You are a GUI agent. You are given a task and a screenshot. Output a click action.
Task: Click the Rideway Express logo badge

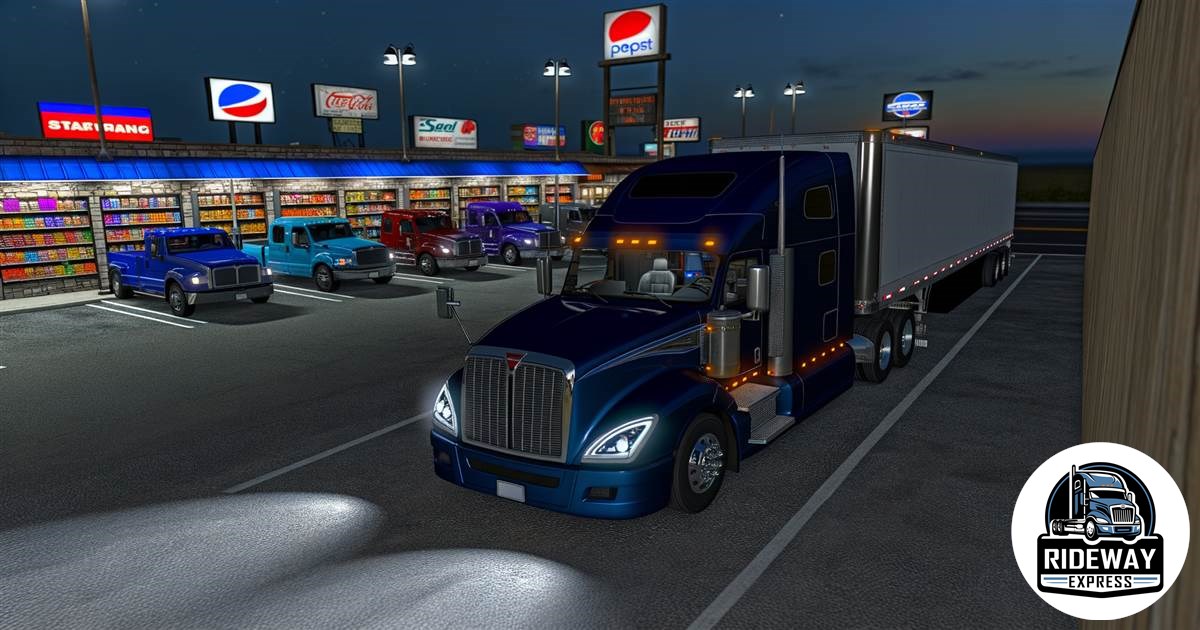click(x=1099, y=531)
